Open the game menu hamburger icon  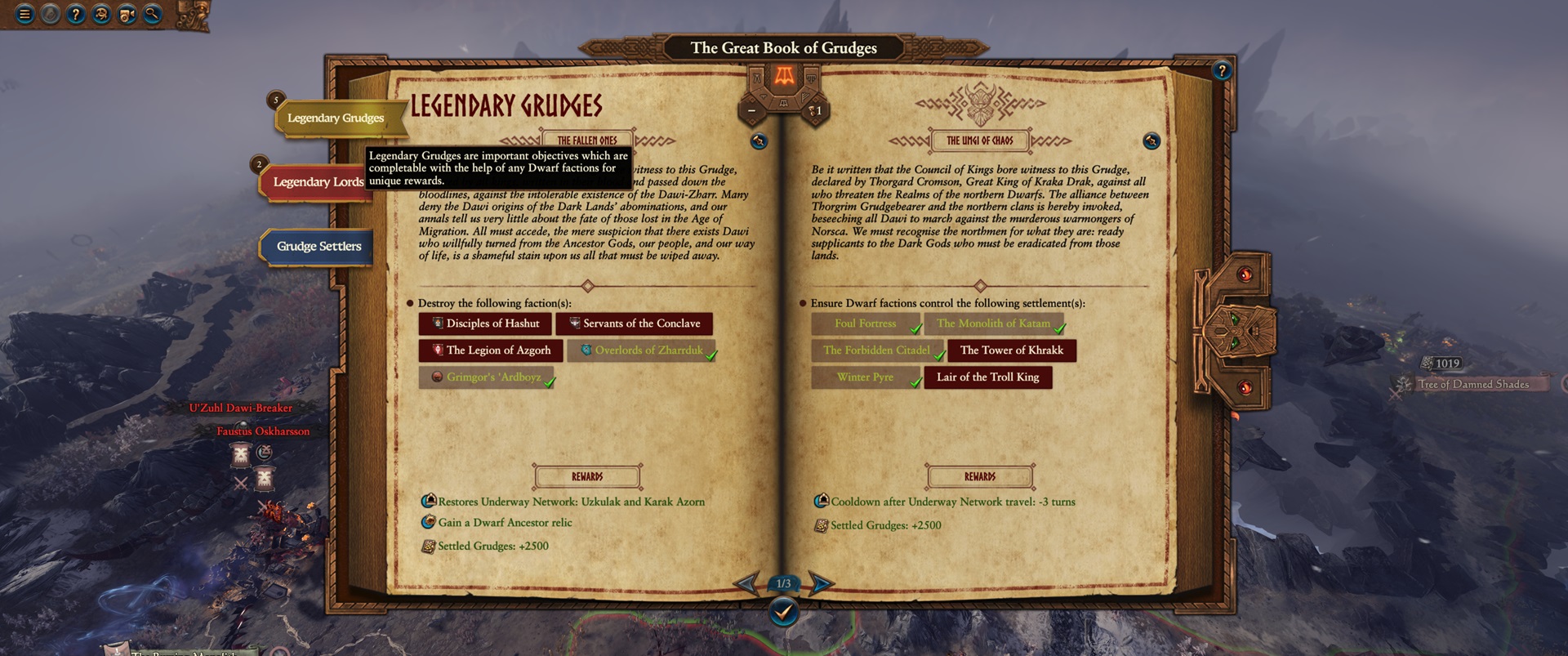24,14
